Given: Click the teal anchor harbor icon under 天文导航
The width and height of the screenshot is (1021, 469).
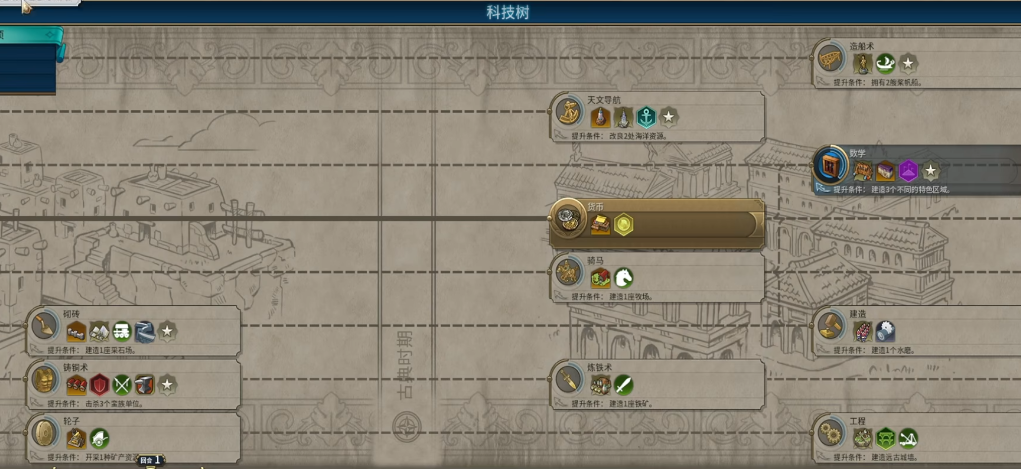Looking at the screenshot, I should coord(646,118).
